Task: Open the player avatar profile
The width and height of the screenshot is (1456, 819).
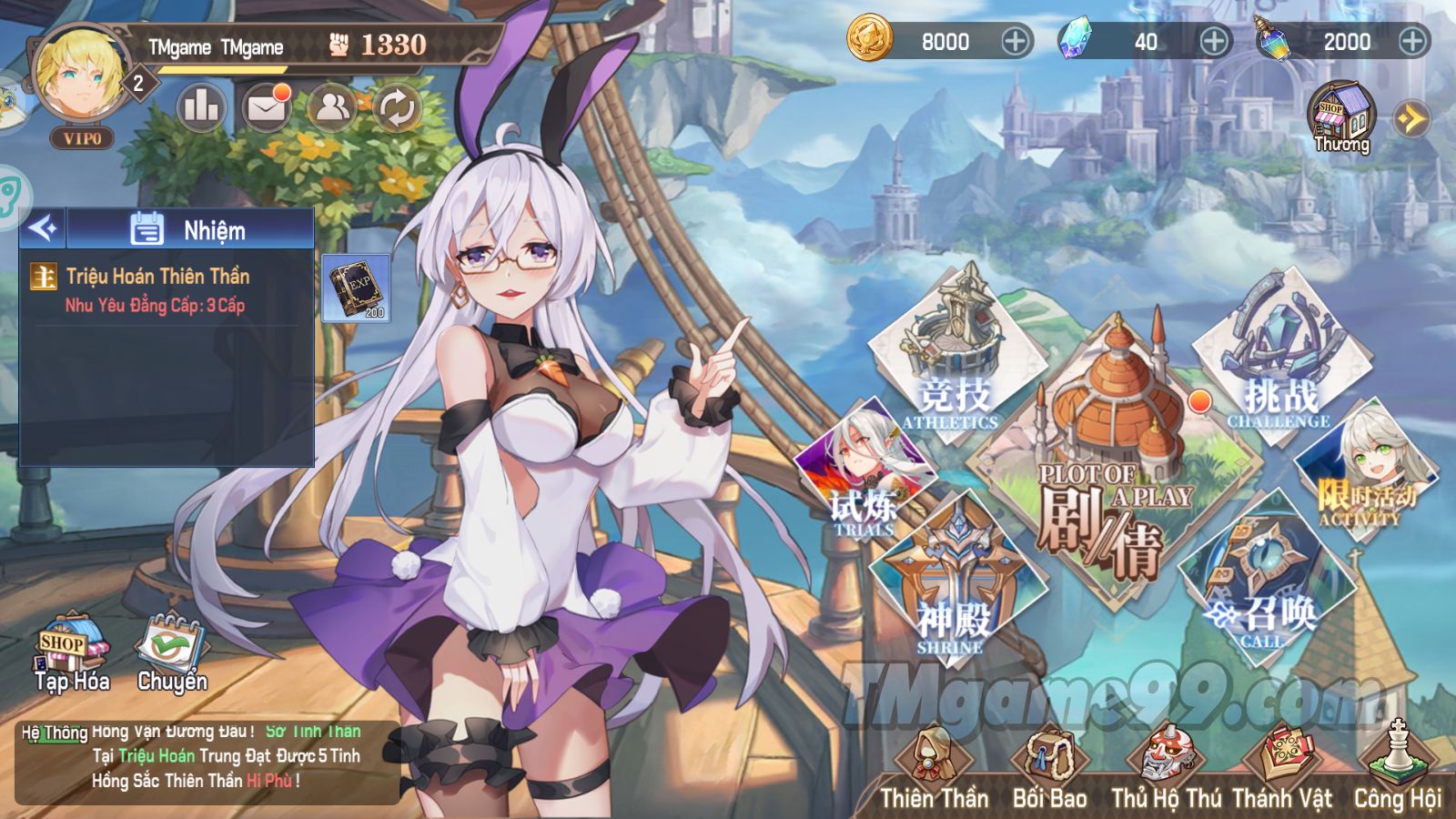Action: (x=80, y=75)
